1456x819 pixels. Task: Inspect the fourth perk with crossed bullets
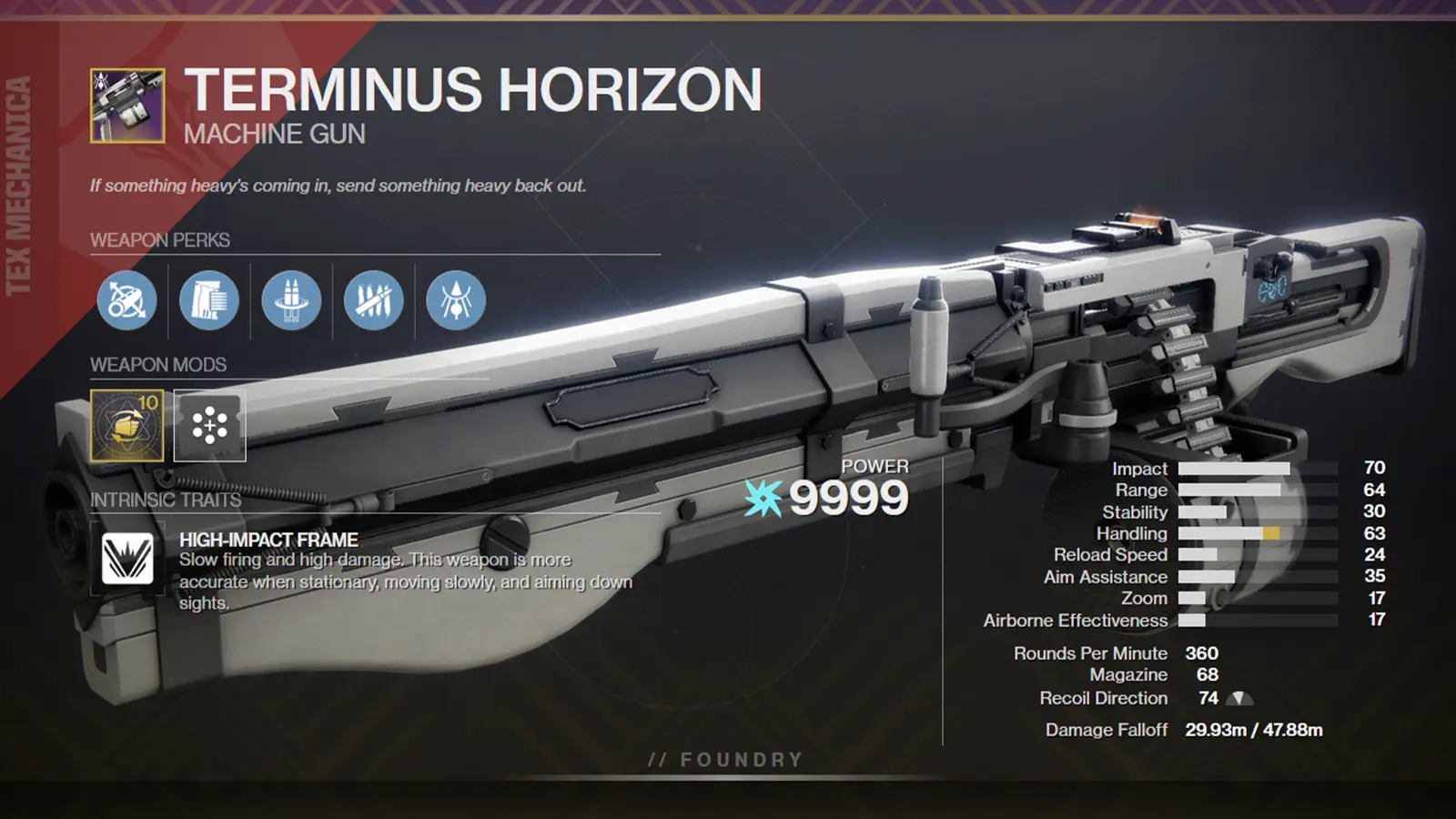click(x=372, y=301)
